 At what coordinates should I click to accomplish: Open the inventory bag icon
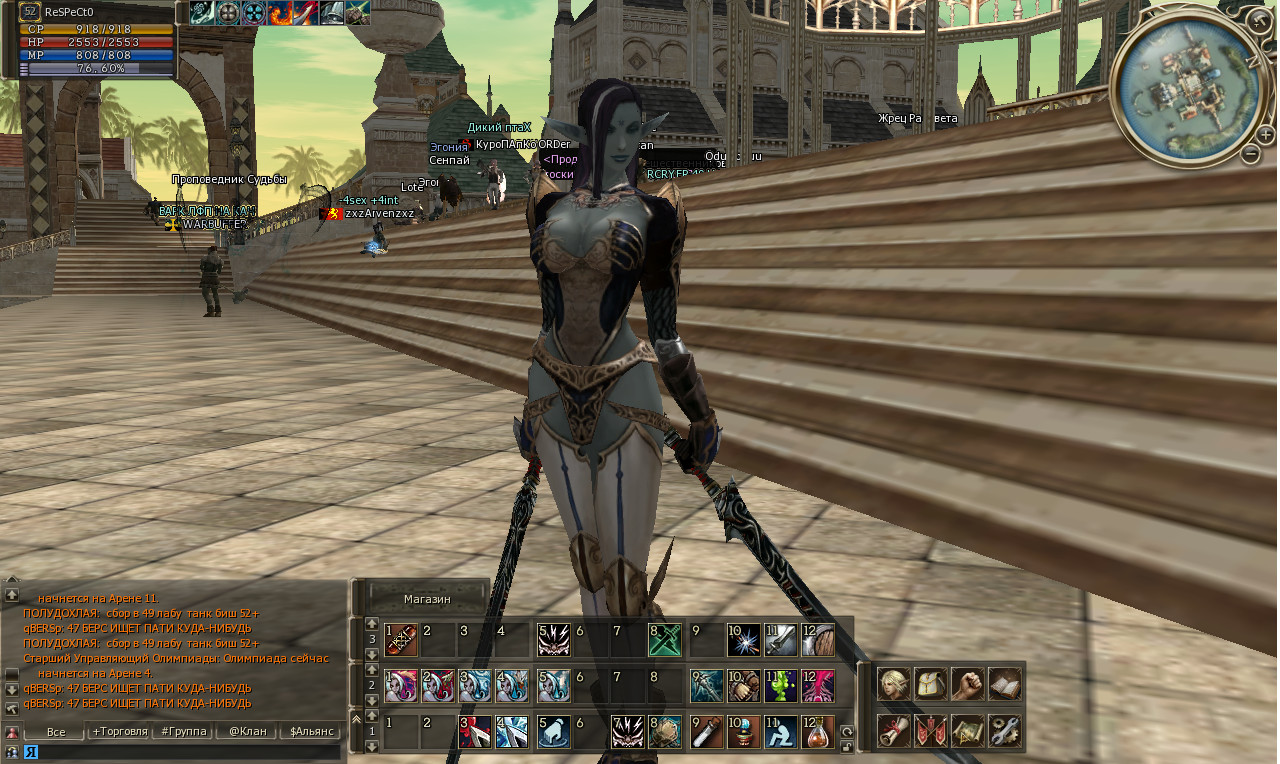(x=931, y=684)
